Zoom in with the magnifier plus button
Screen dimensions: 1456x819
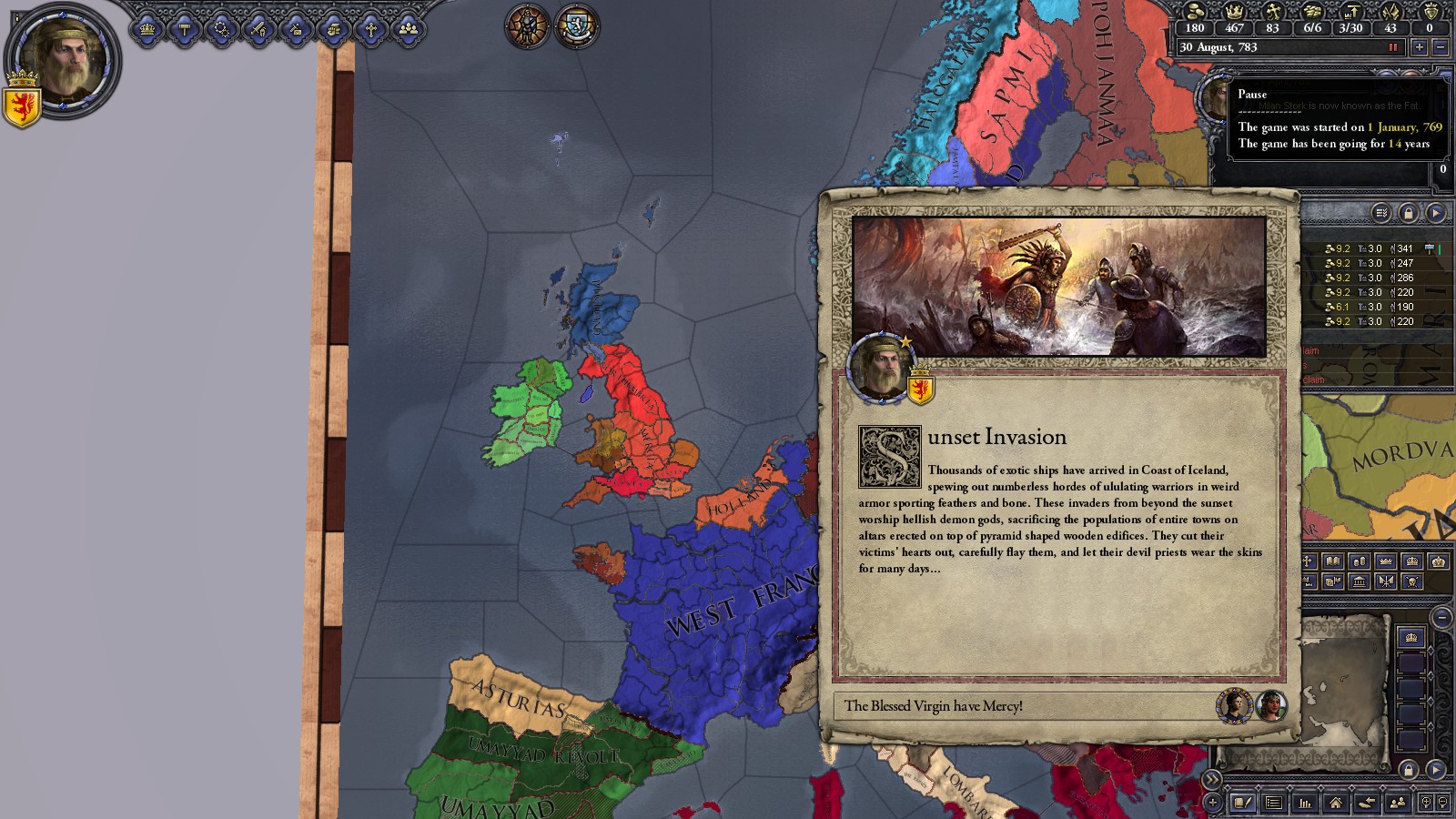point(1427,803)
